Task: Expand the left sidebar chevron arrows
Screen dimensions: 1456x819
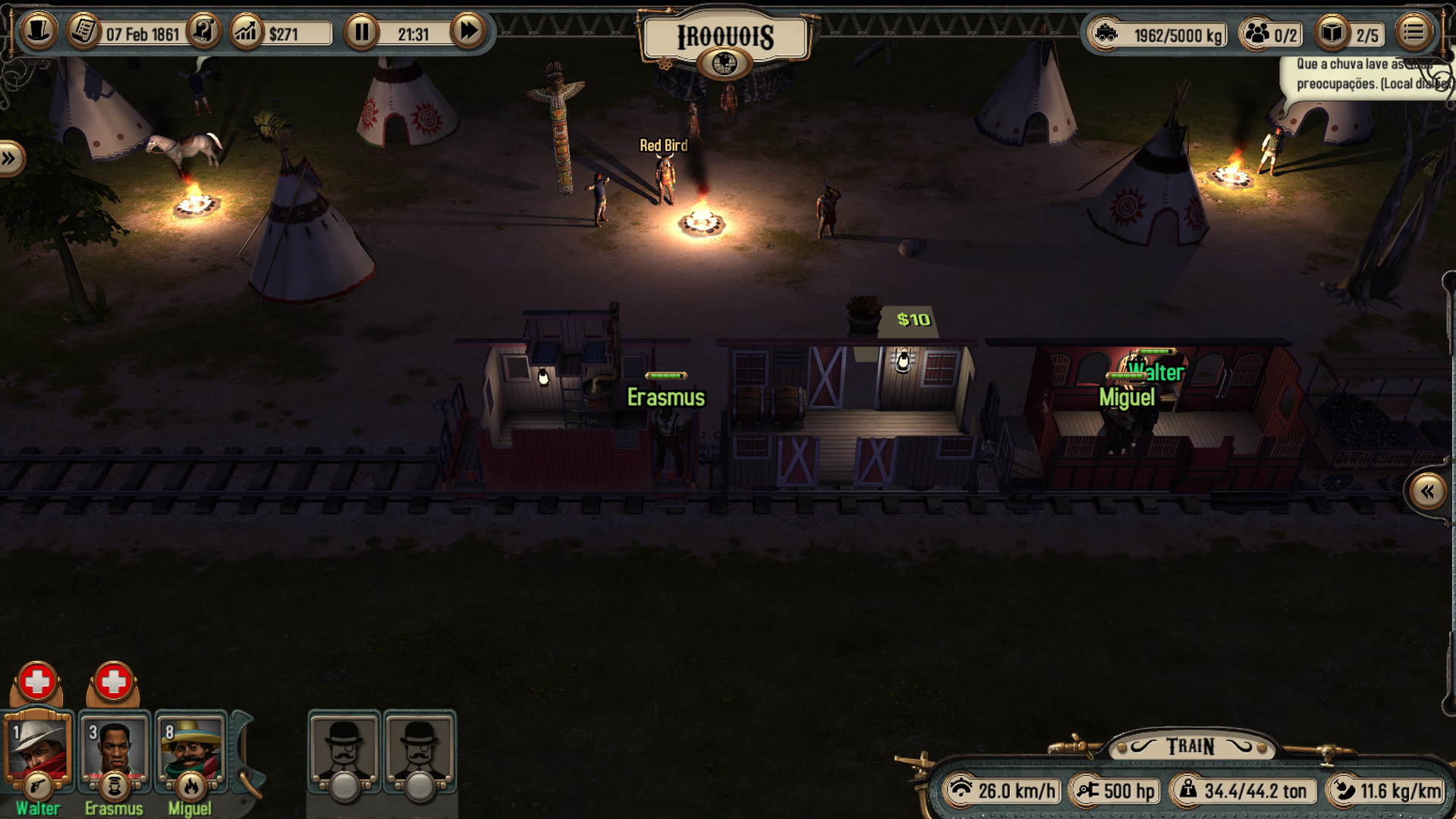Action: point(9,158)
